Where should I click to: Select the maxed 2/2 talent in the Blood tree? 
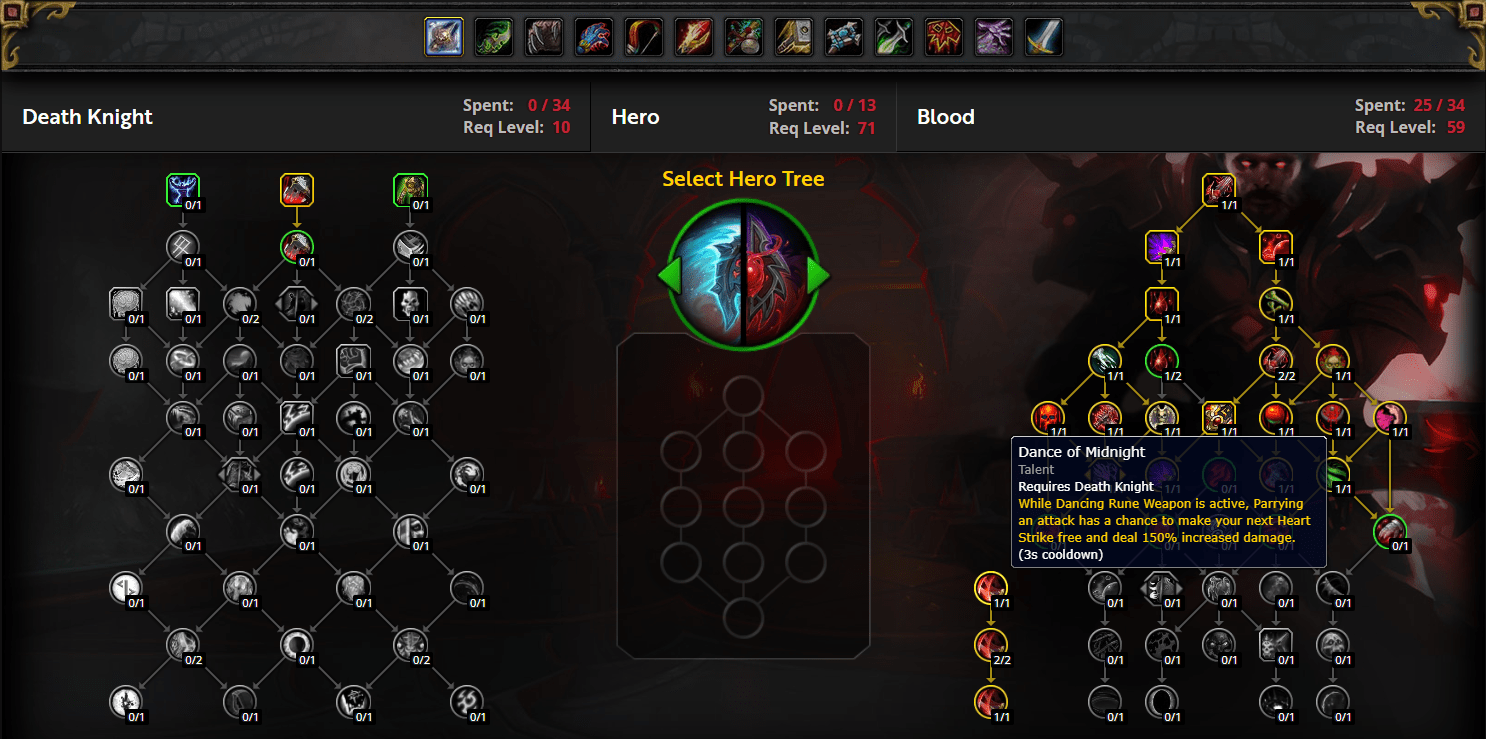tap(1274, 361)
